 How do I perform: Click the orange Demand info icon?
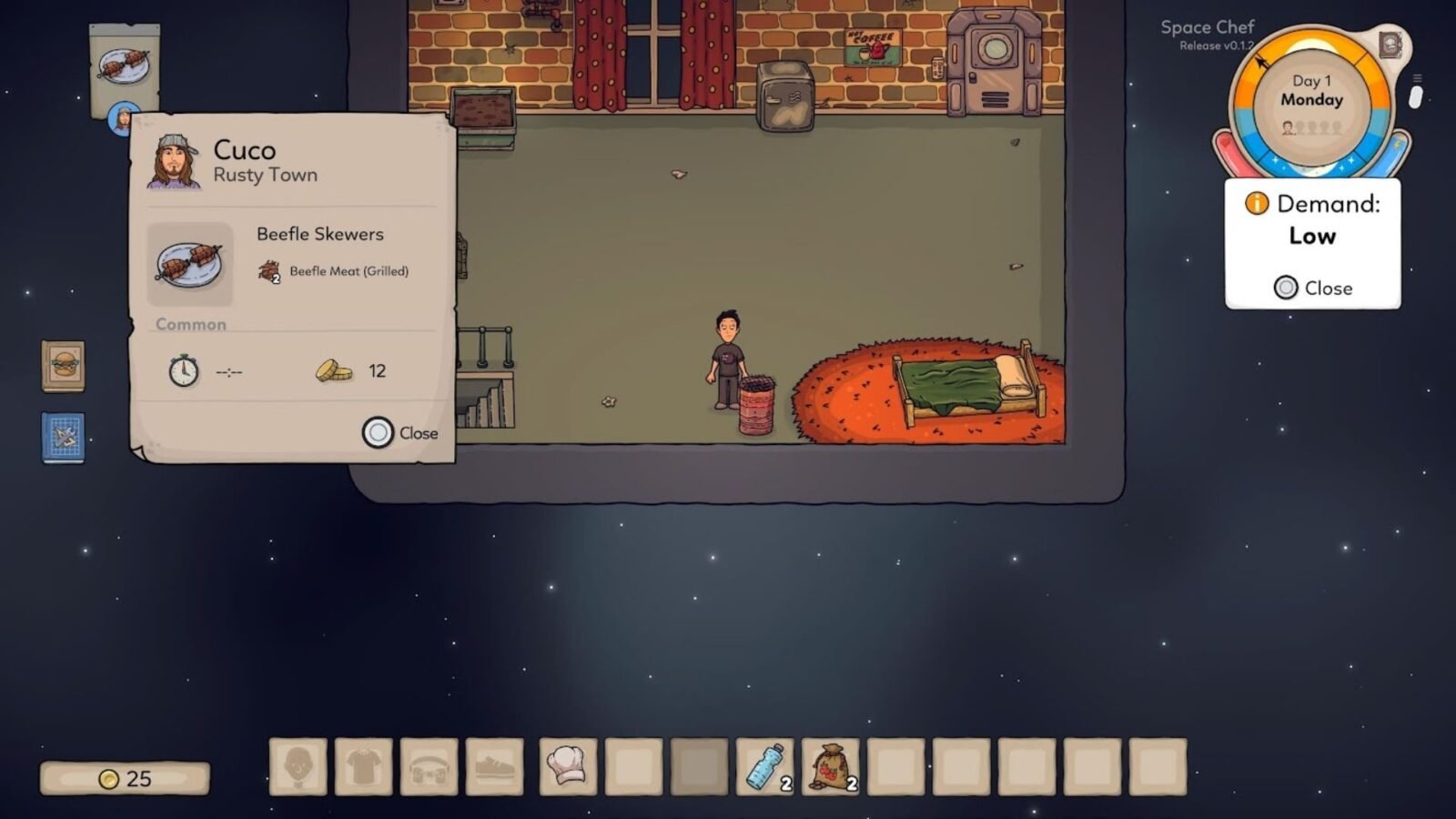pyautogui.click(x=1257, y=203)
